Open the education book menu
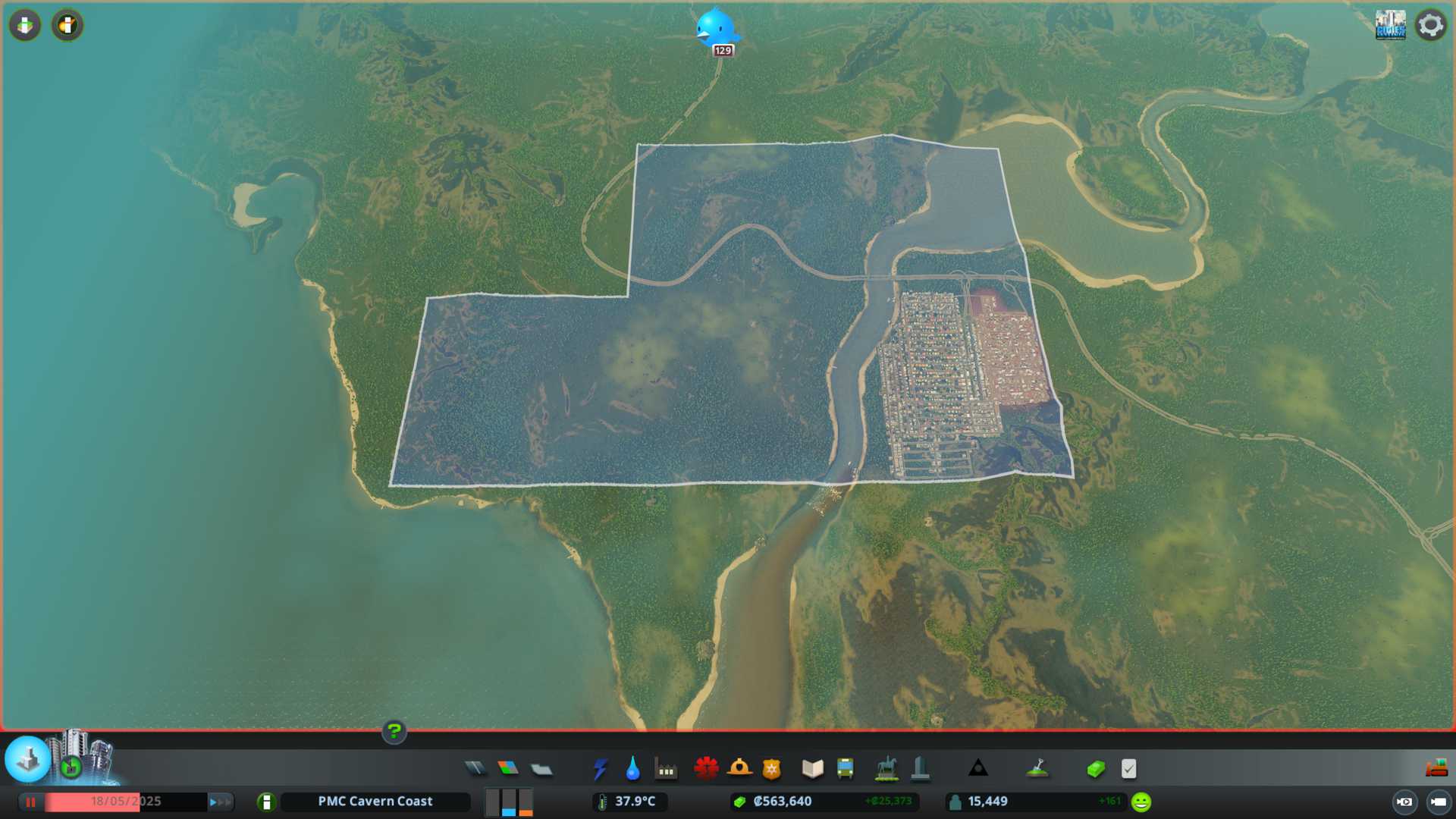 pyautogui.click(x=812, y=769)
